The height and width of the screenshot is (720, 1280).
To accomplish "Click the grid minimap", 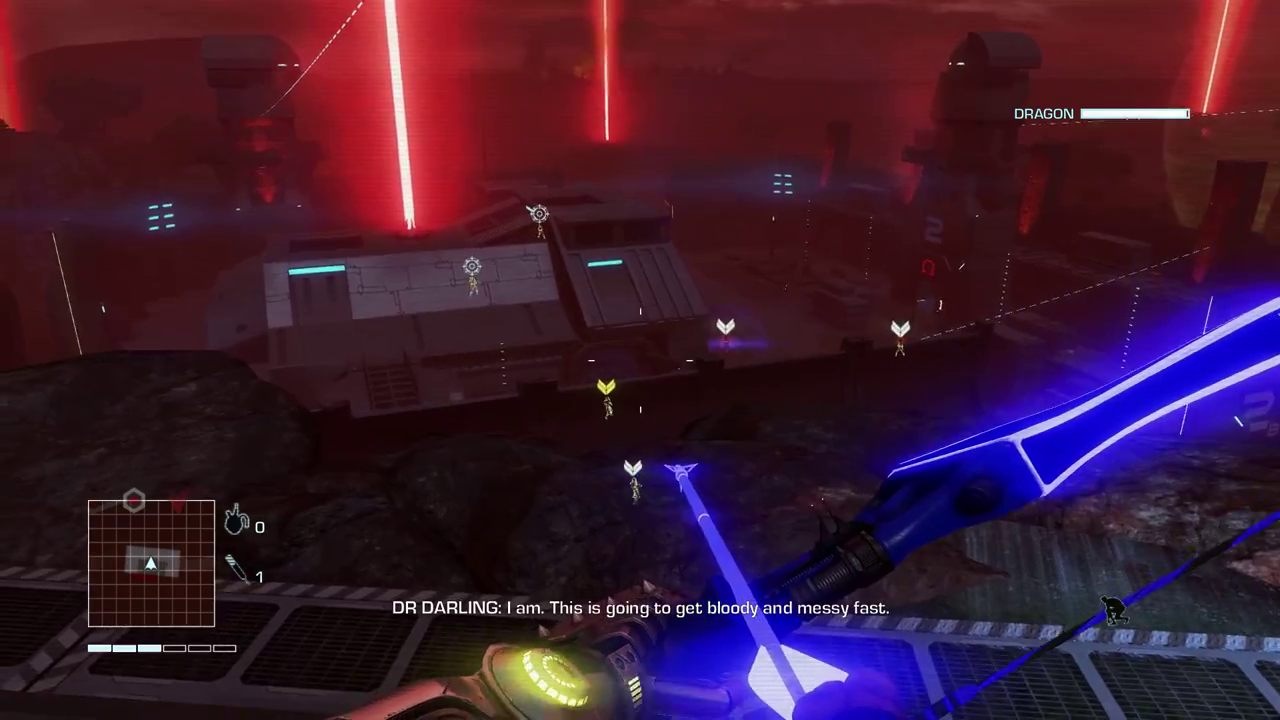I will pyautogui.click(x=151, y=563).
